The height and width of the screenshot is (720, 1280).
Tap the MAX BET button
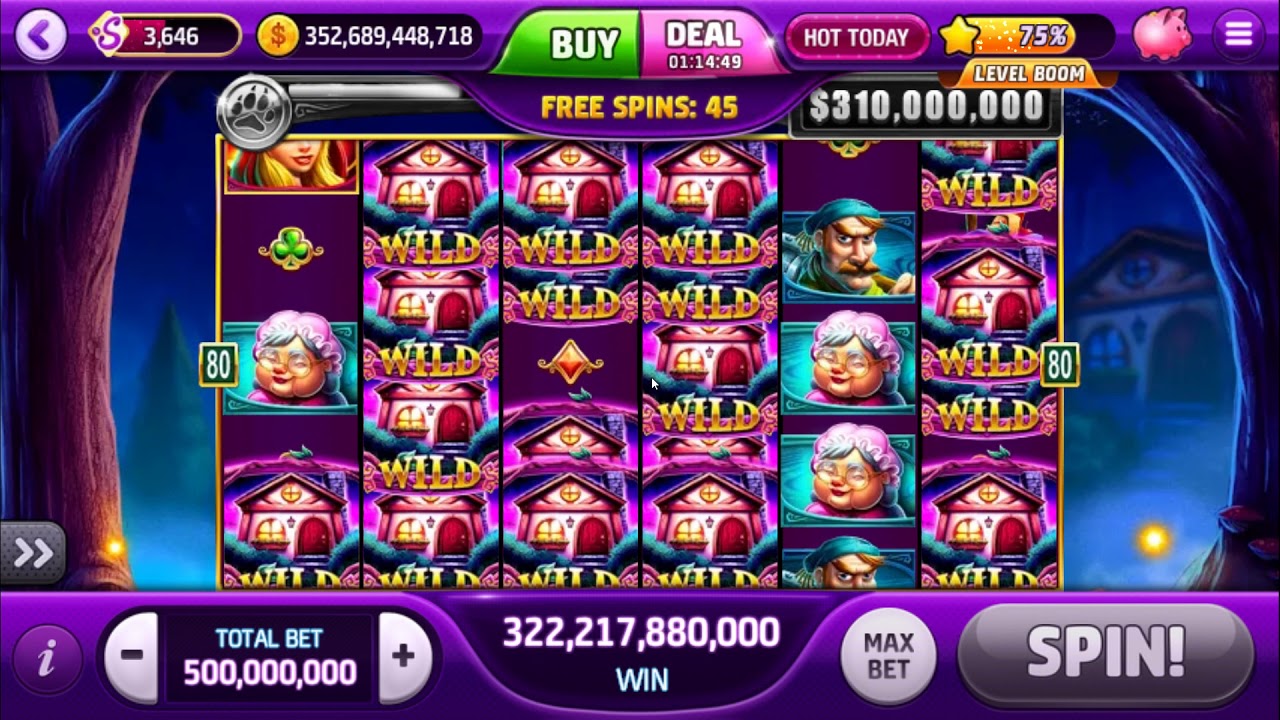(888, 656)
